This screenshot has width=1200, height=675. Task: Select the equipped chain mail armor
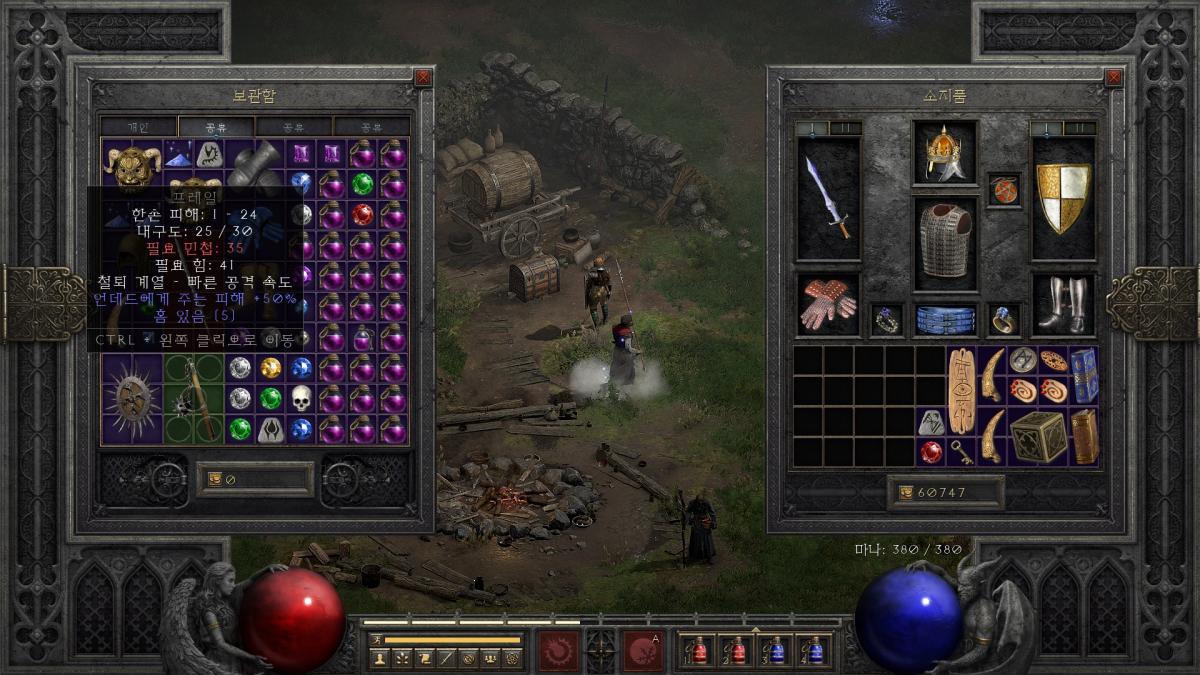point(944,241)
